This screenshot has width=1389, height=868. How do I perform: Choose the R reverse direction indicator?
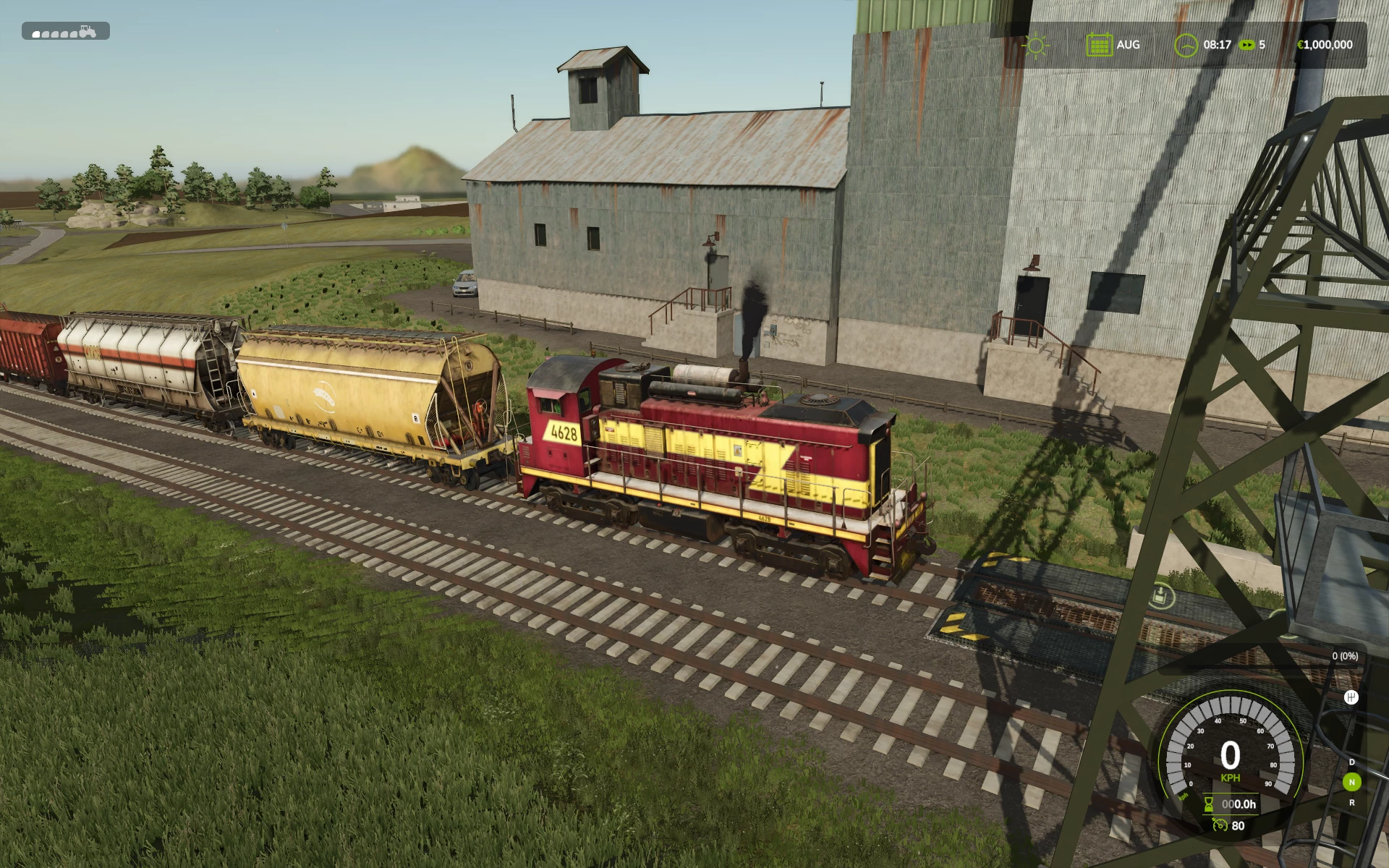pos(1351,802)
